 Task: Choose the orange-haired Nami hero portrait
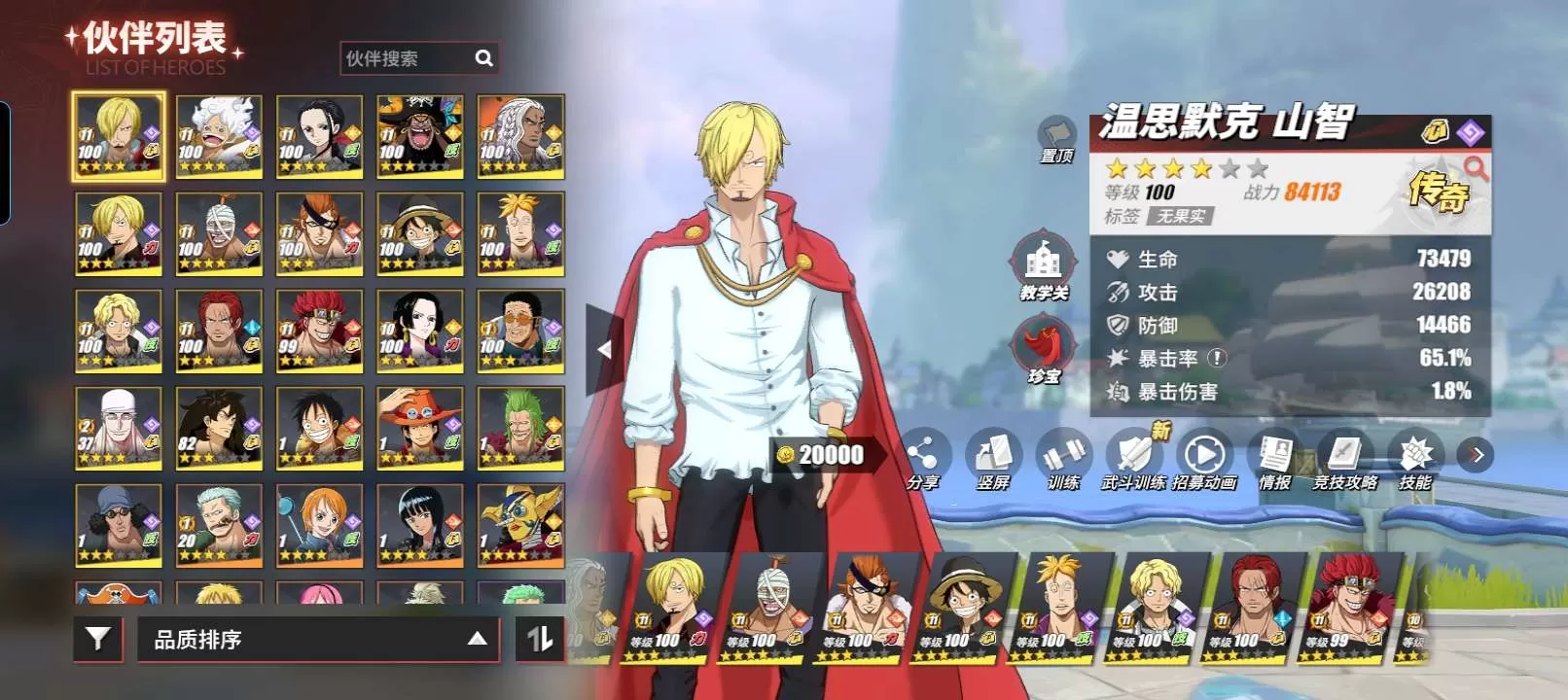(319, 525)
